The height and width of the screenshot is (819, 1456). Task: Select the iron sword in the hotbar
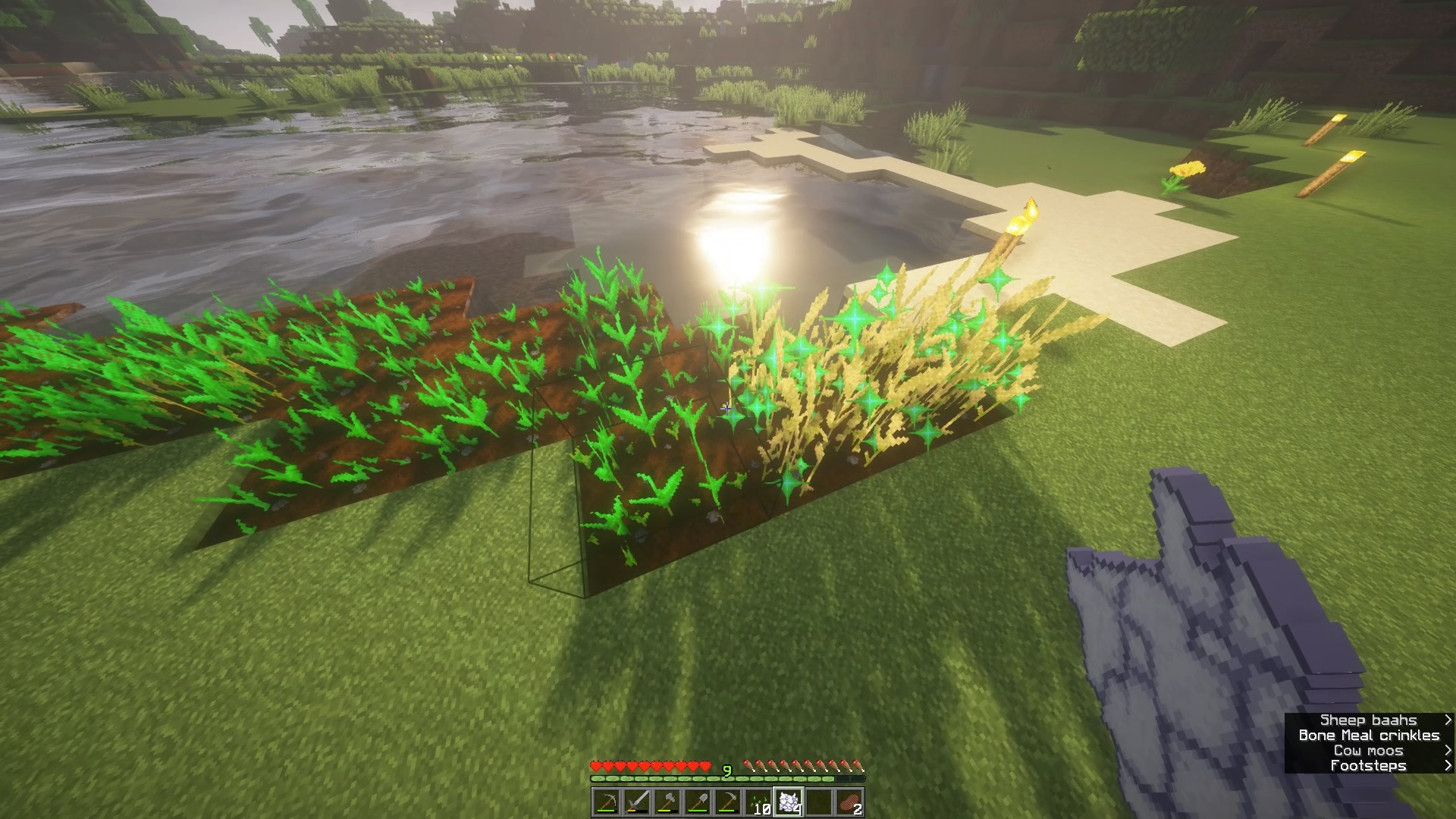coord(637,802)
